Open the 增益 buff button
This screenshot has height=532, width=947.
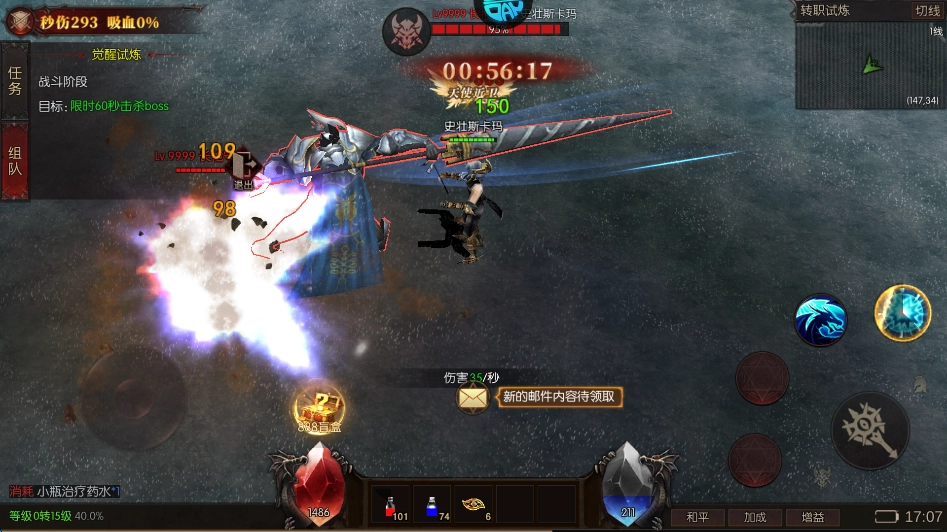pyautogui.click(x=812, y=517)
